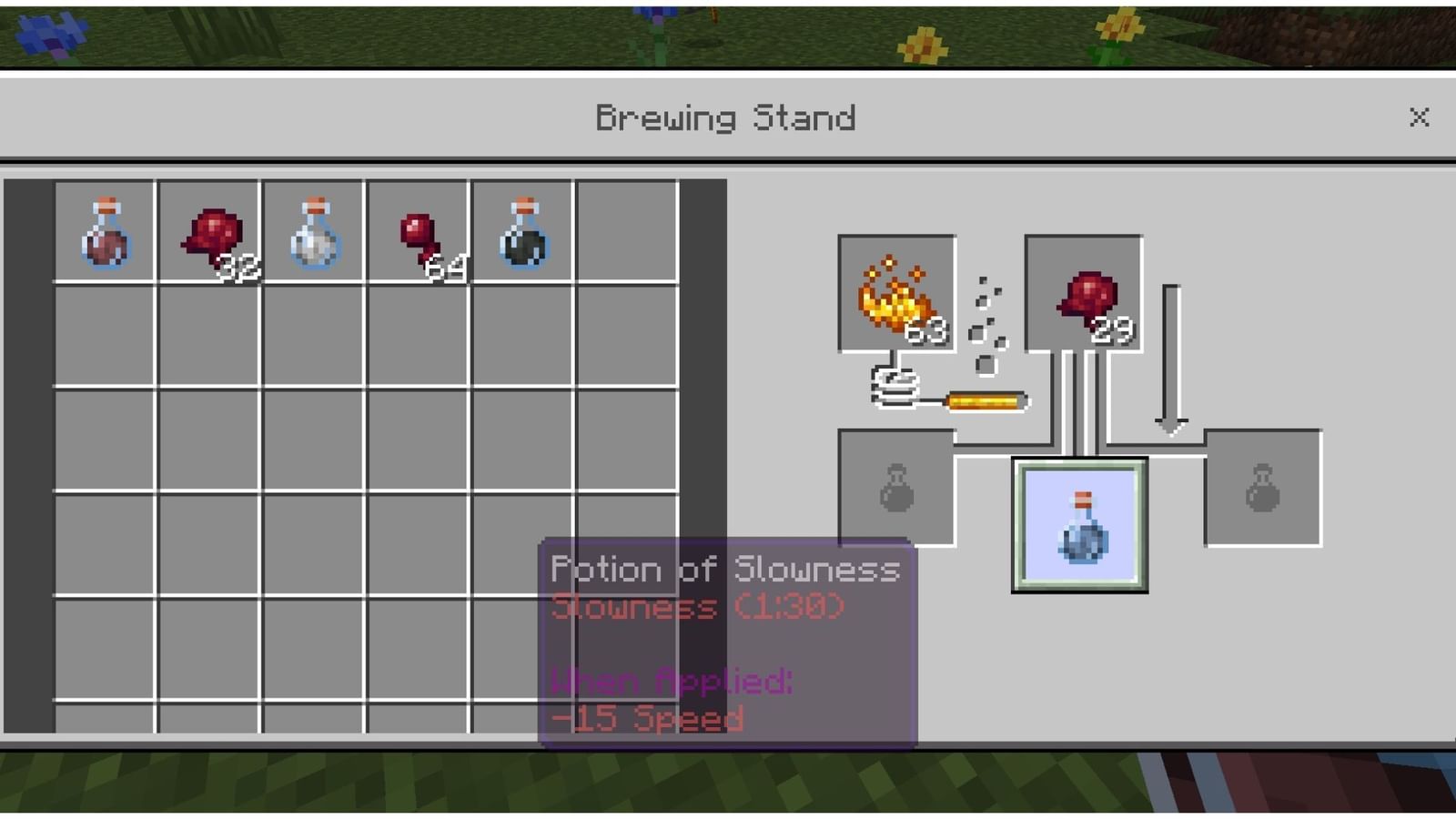Image resolution: width=1456 pixels, height=819 pixels.
Task: Click the bubbles between fuel and ingredient slots
Action: 989,314
